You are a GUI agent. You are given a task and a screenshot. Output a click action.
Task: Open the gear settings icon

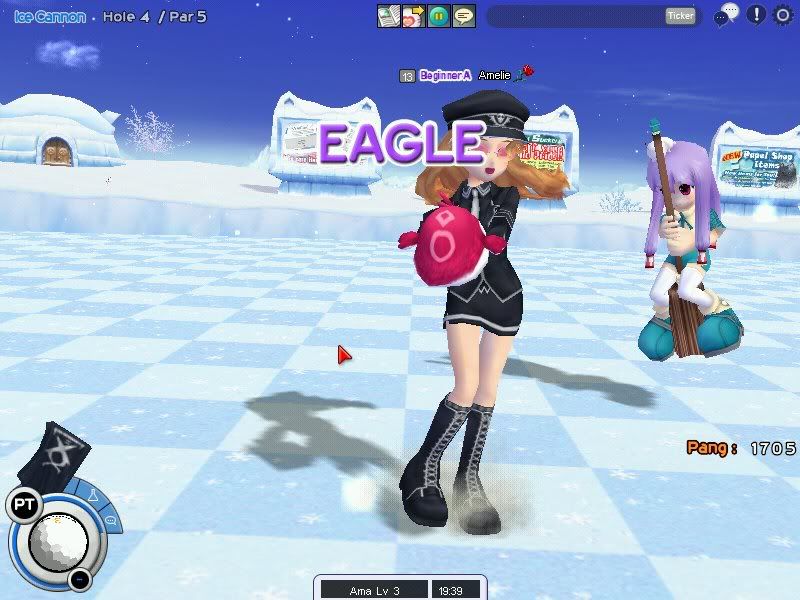(x=783, y=15)
